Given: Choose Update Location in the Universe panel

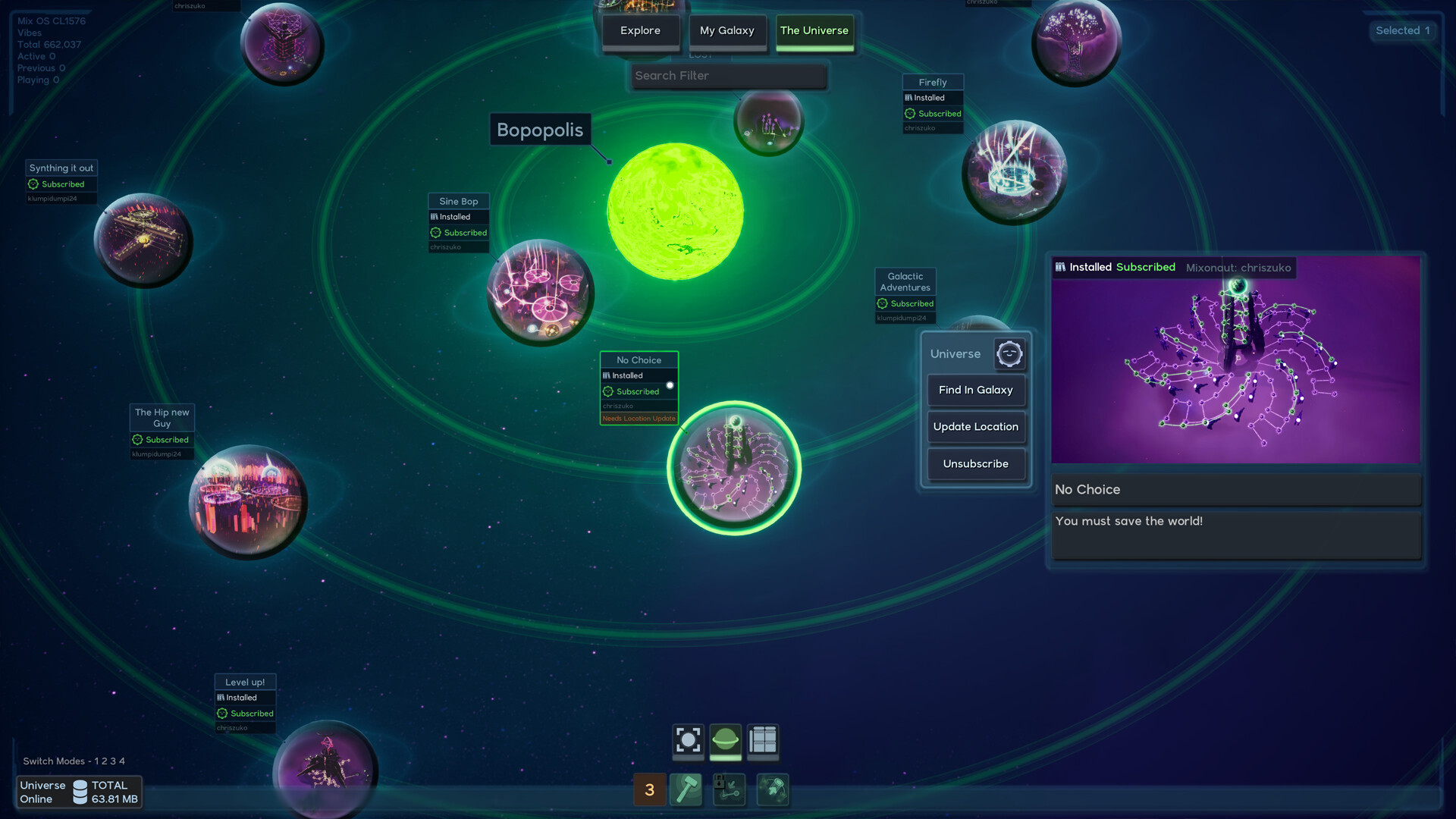Looking at the screenshot, I should tap(975, 427).
